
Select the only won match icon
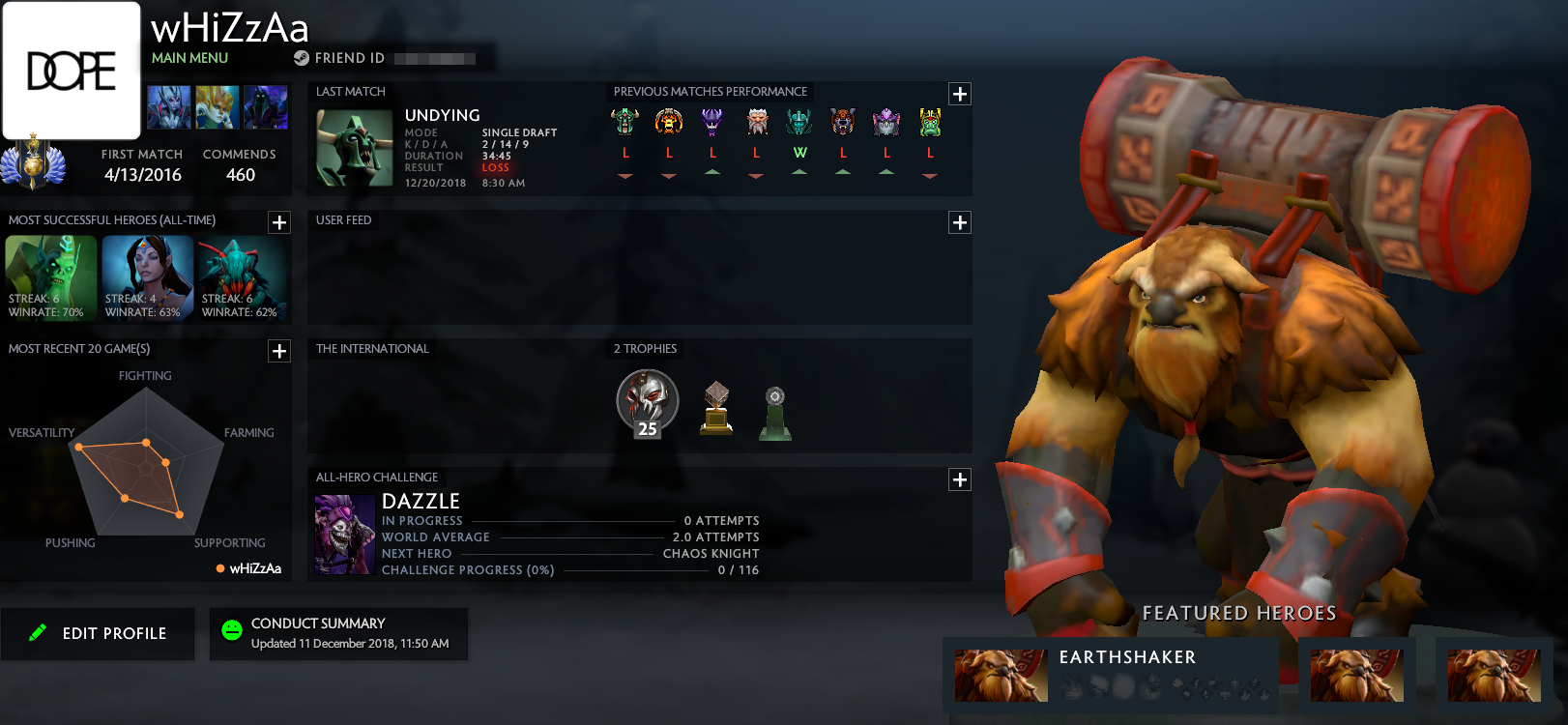coord(799,123)
